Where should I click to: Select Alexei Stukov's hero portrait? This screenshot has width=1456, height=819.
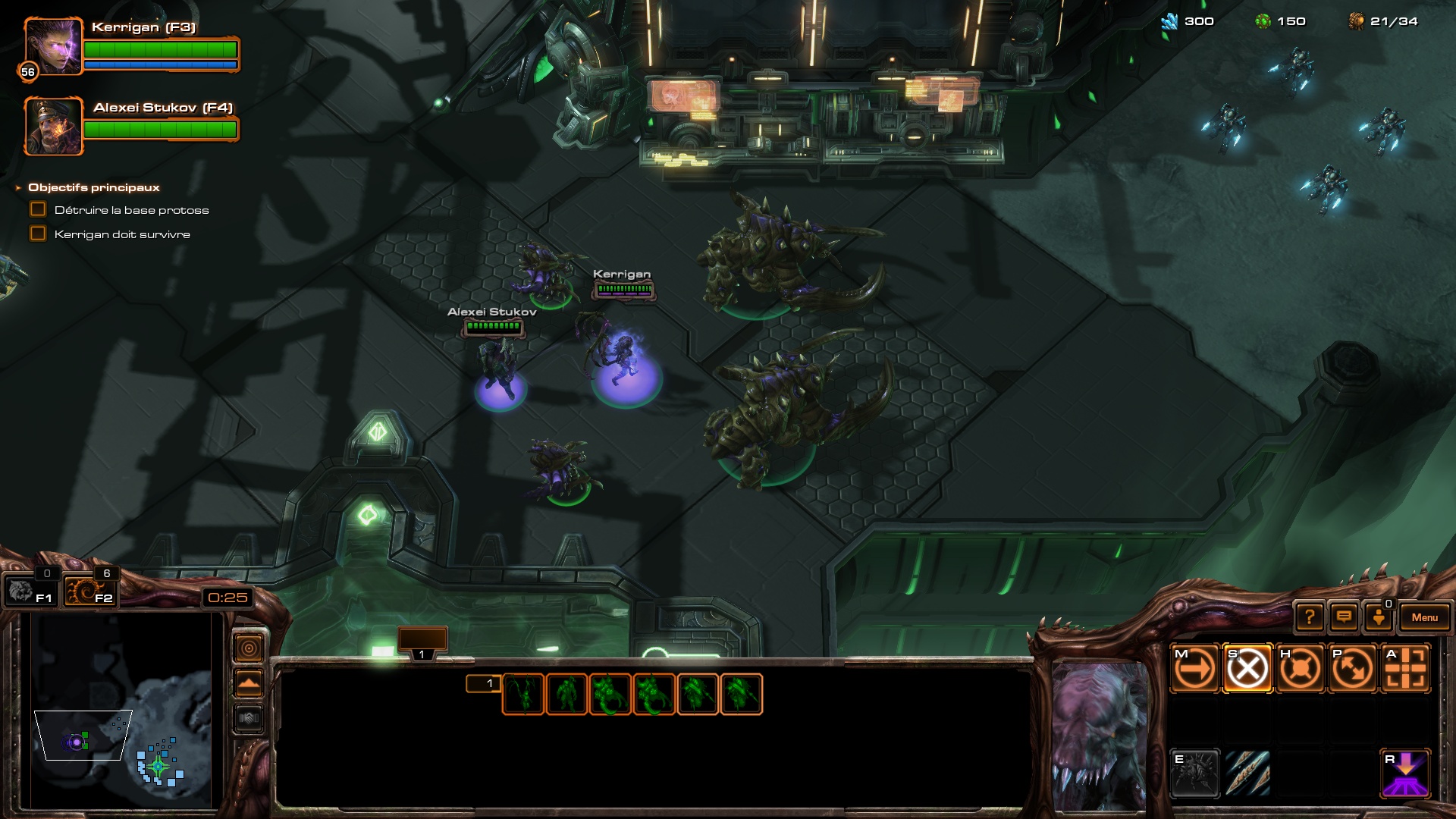pyautogui.click(x=53, y=126)
